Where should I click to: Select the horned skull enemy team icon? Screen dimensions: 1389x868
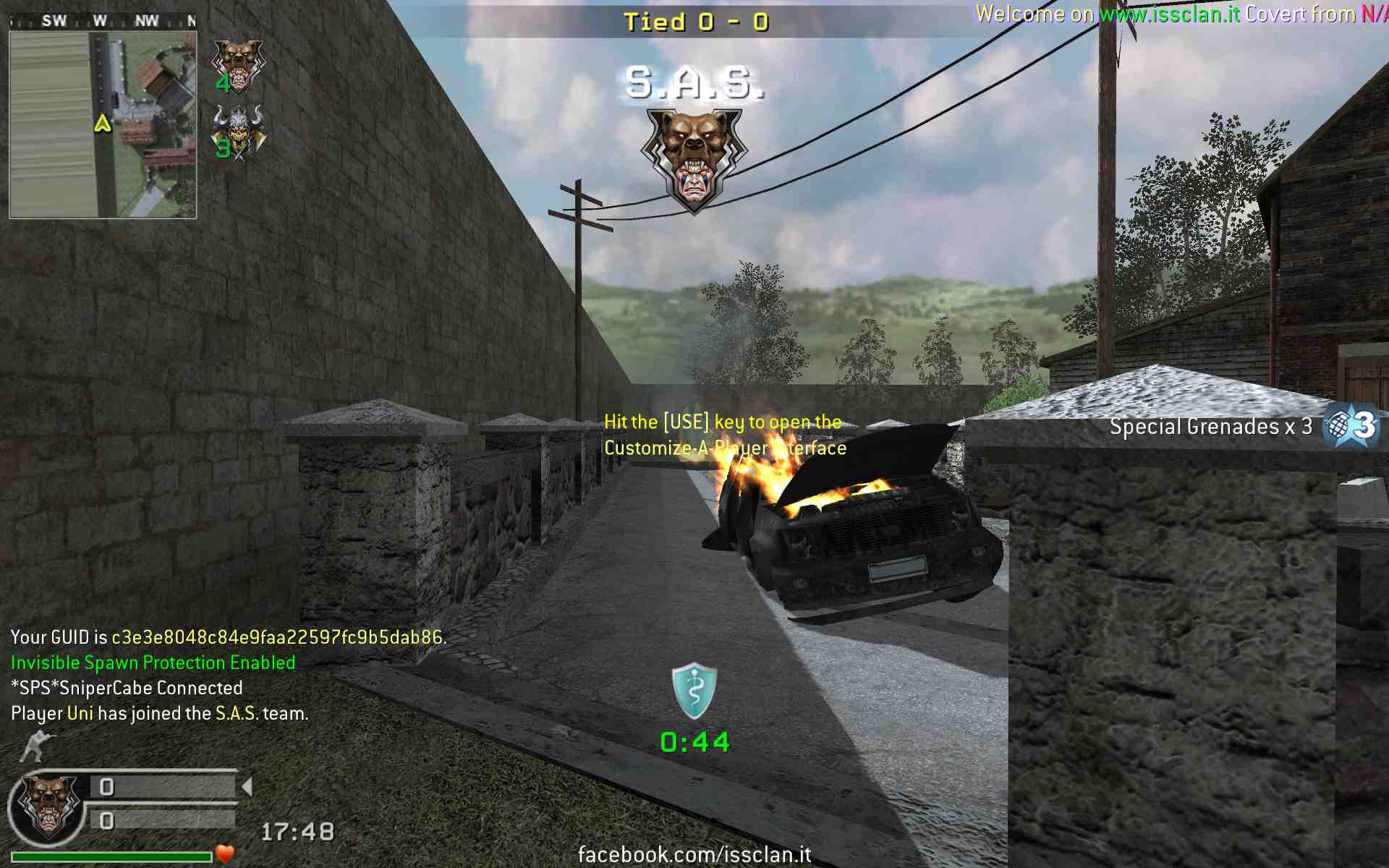pos(239,132)
